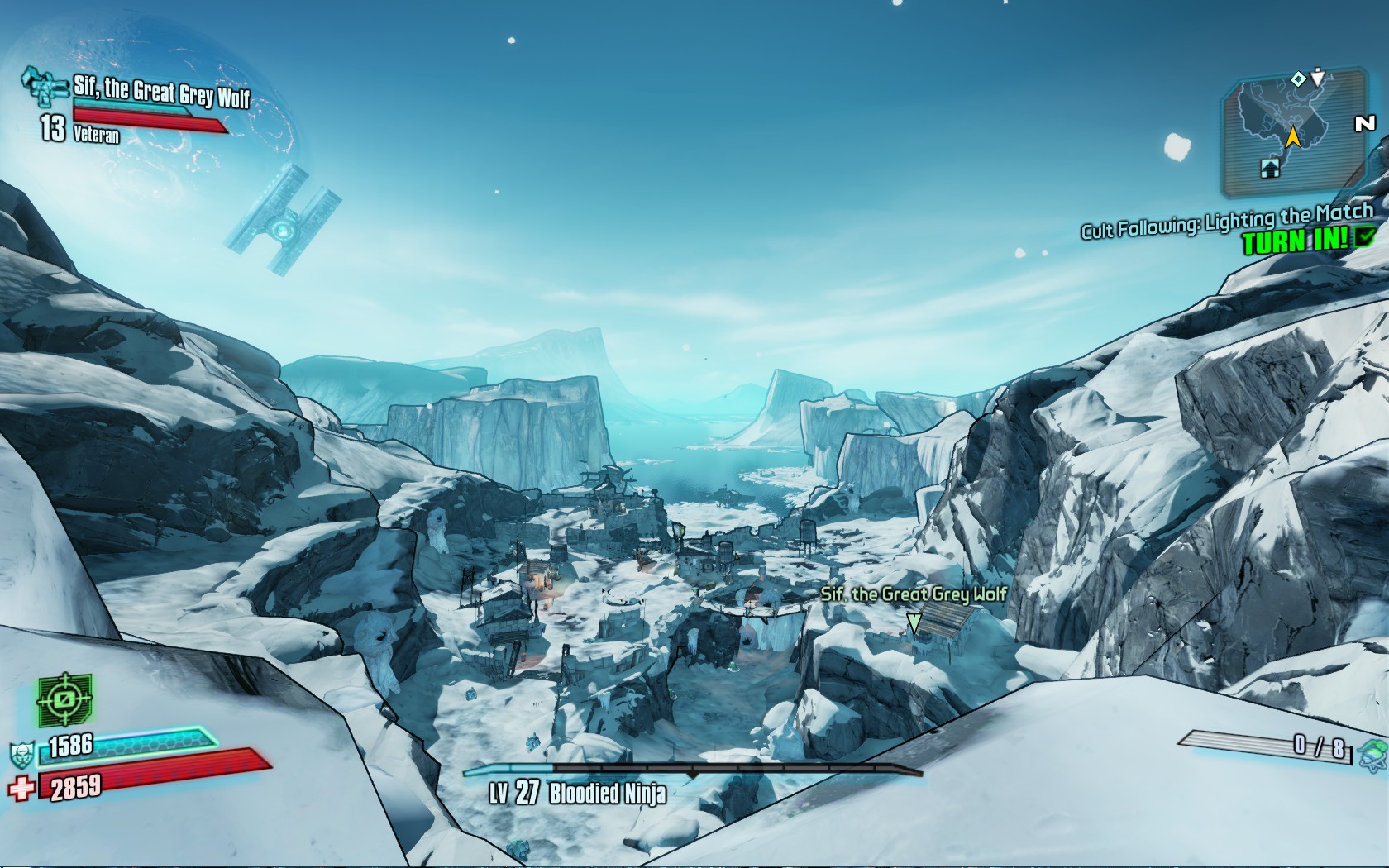Select Sif's player class icon
Viewport: 1389px width, 868px height.
coord(43,85)
